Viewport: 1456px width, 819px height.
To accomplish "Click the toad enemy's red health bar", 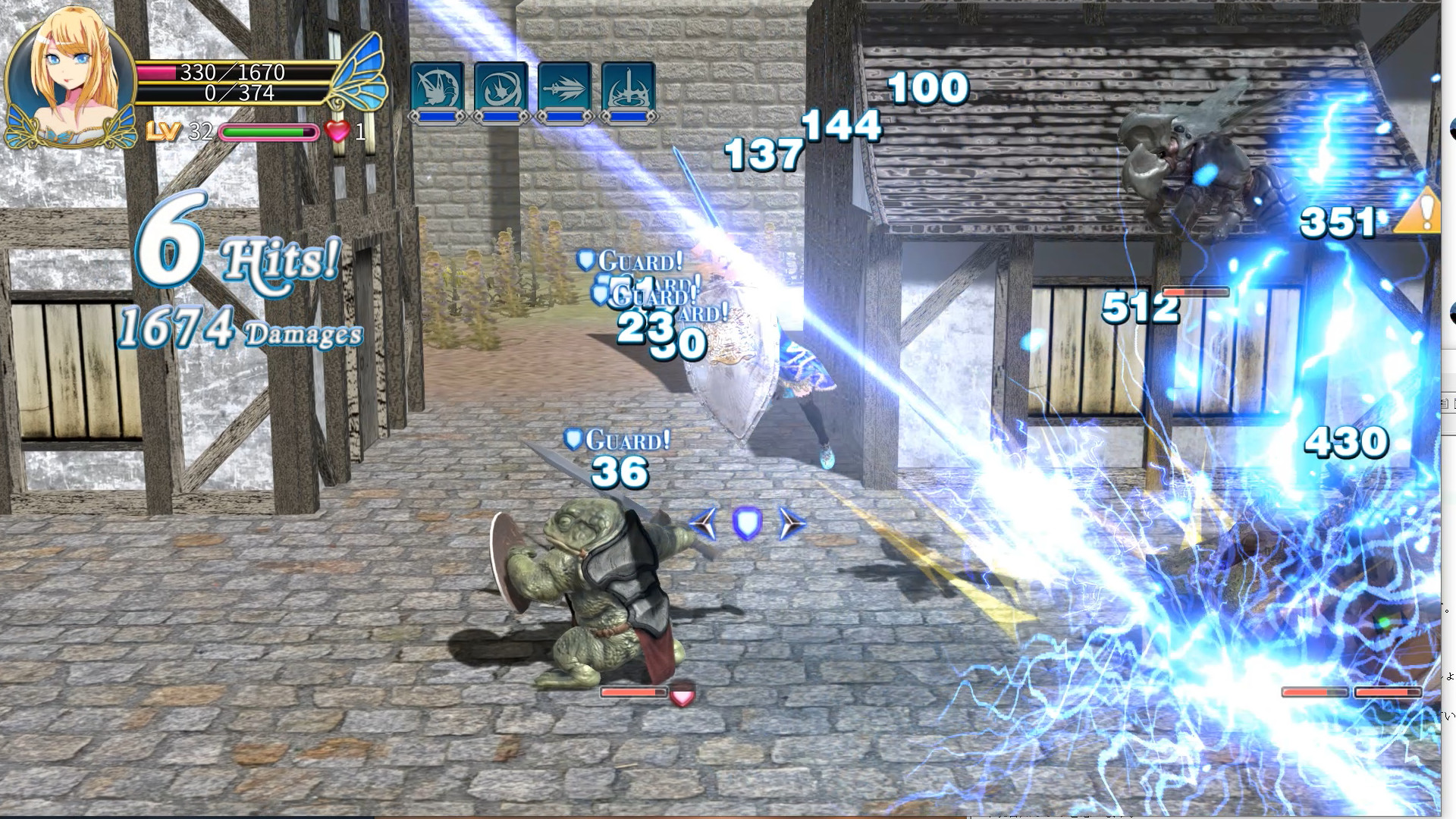I will 632,692.
